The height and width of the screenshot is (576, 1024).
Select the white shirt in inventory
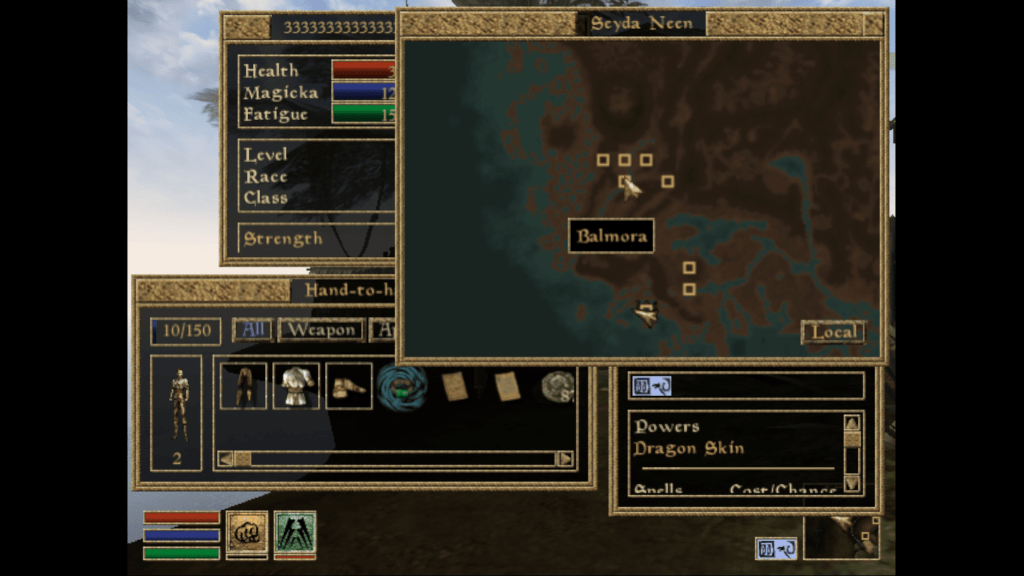pyautogui.click(x=296, y=386)
